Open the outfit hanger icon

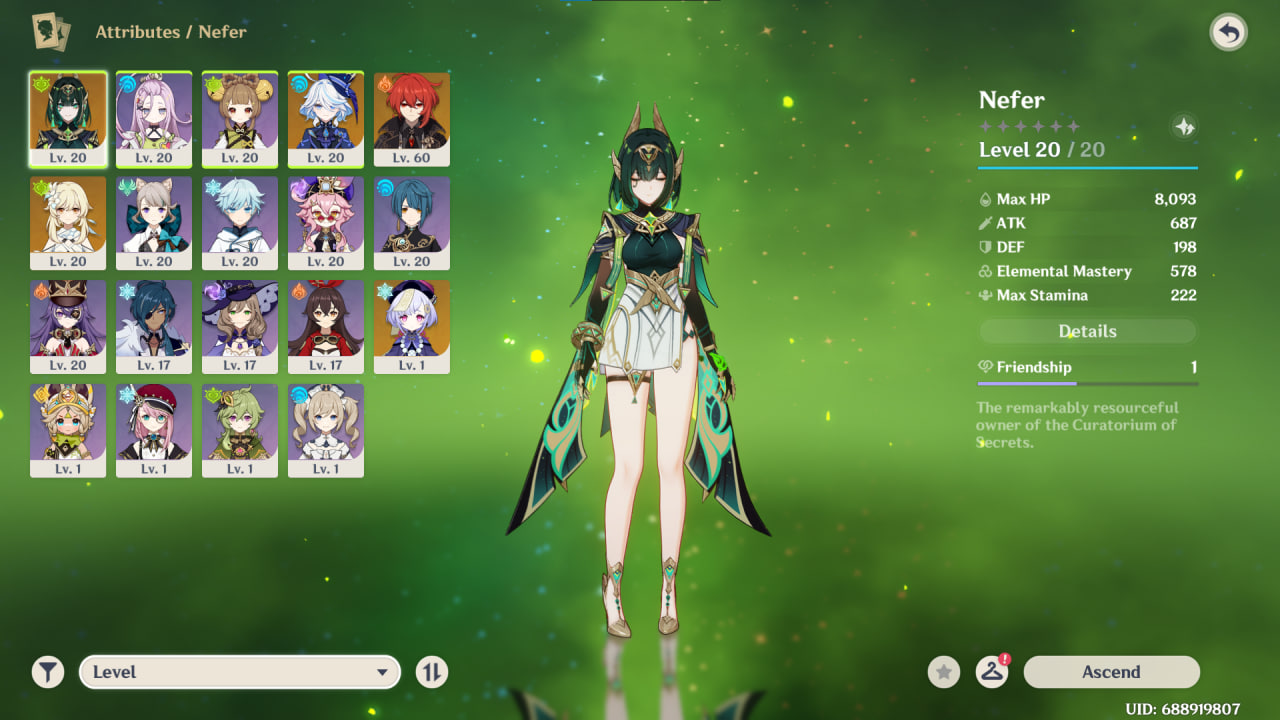click(x=991, y=672)
